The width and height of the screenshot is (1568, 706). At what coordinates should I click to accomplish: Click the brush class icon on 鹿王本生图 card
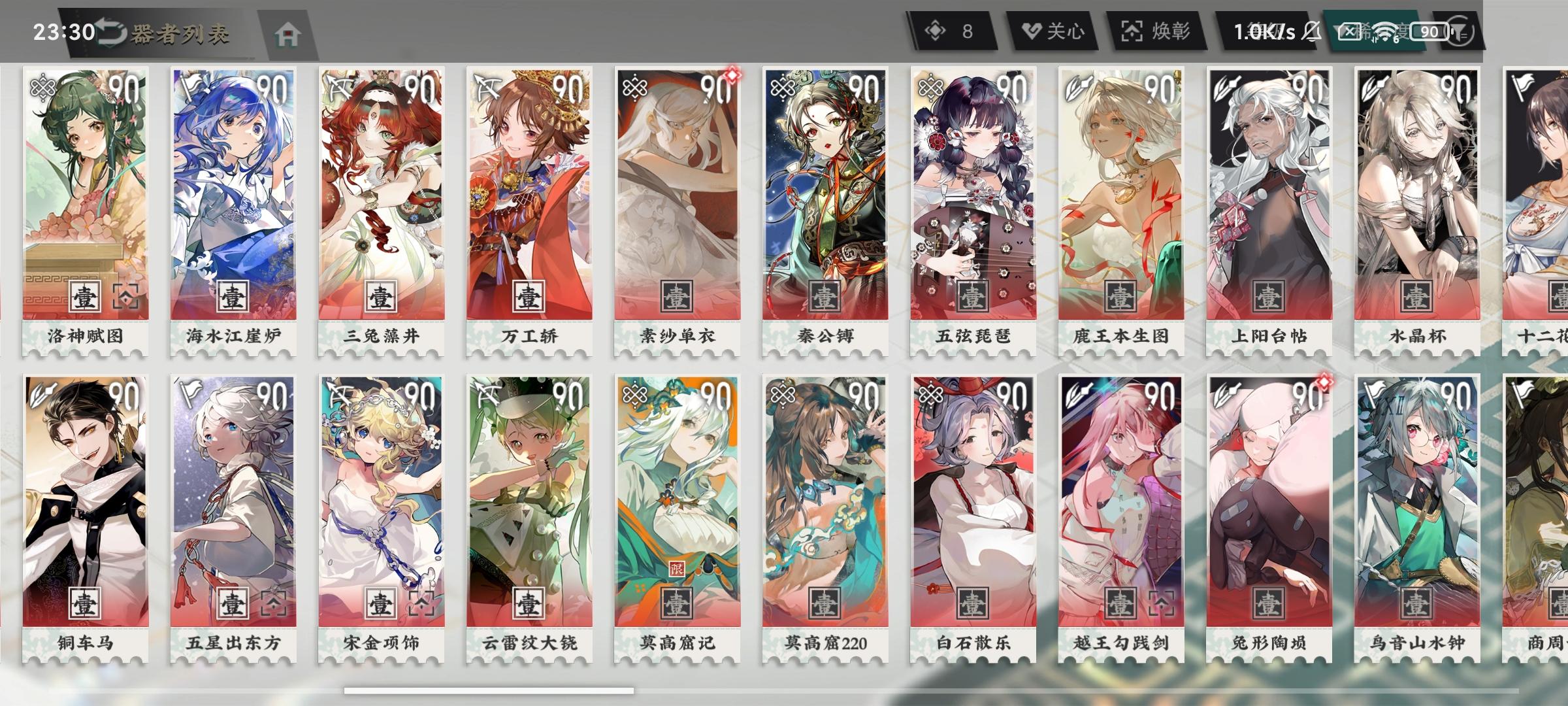click(x=1077, y=86)
